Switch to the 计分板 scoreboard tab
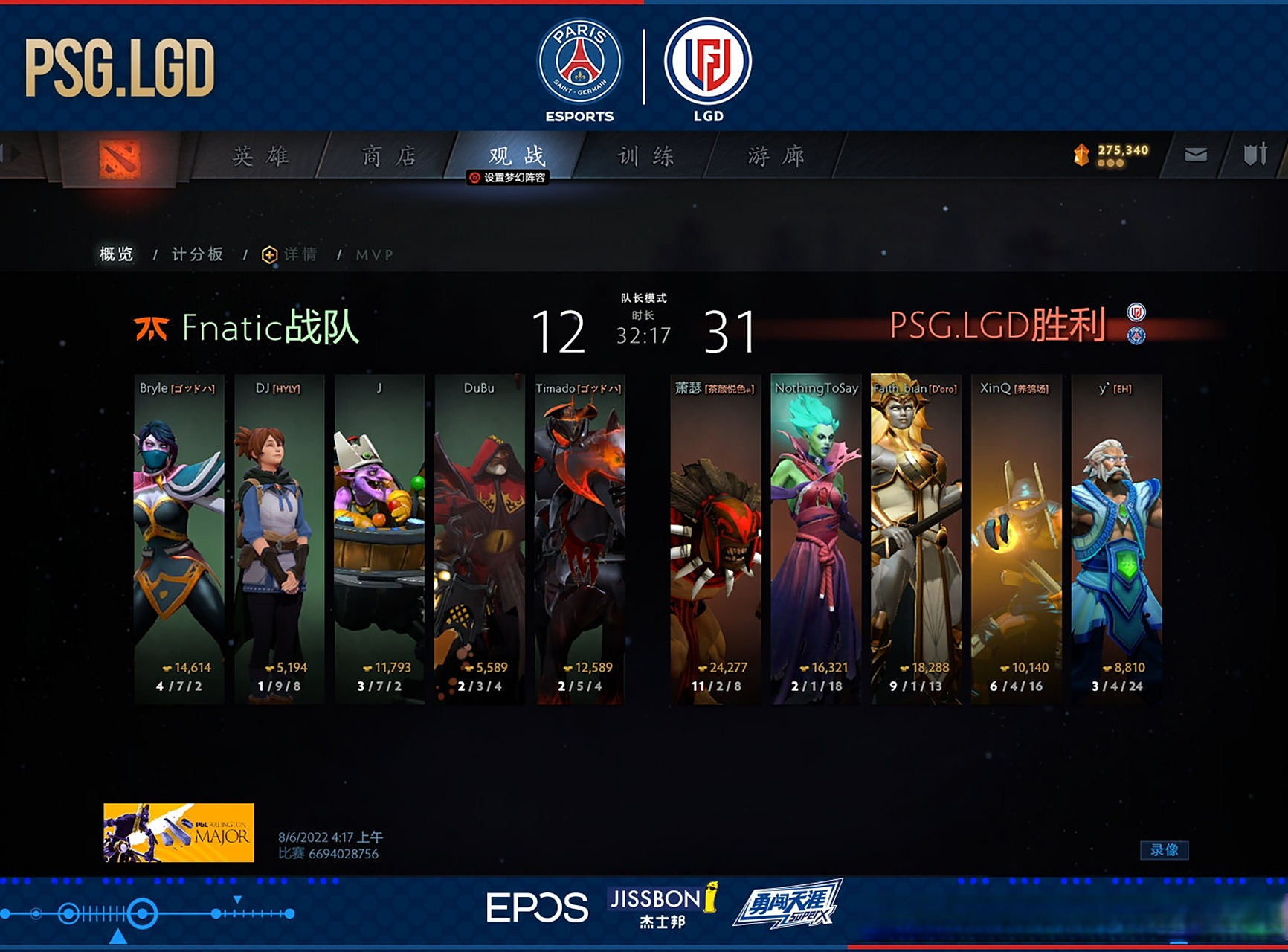The width and height of the screenshot is (1288, 952). pyautogui.click(x=197, y=254)
